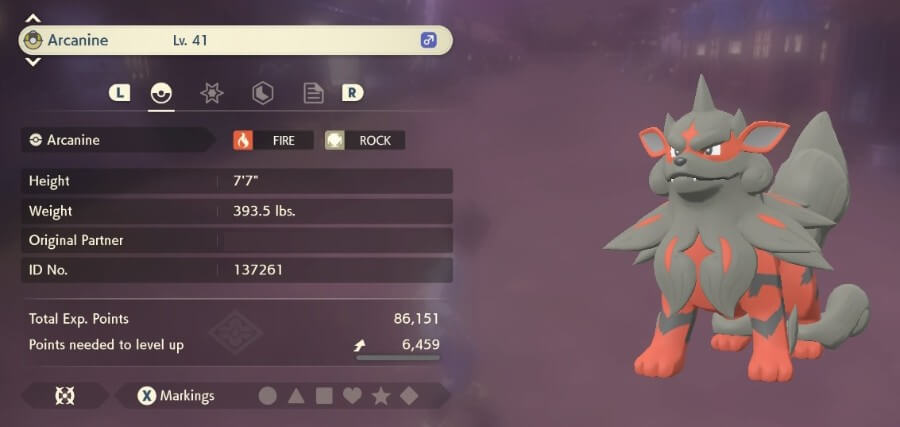Toggle the circle marking

[267, 396]
